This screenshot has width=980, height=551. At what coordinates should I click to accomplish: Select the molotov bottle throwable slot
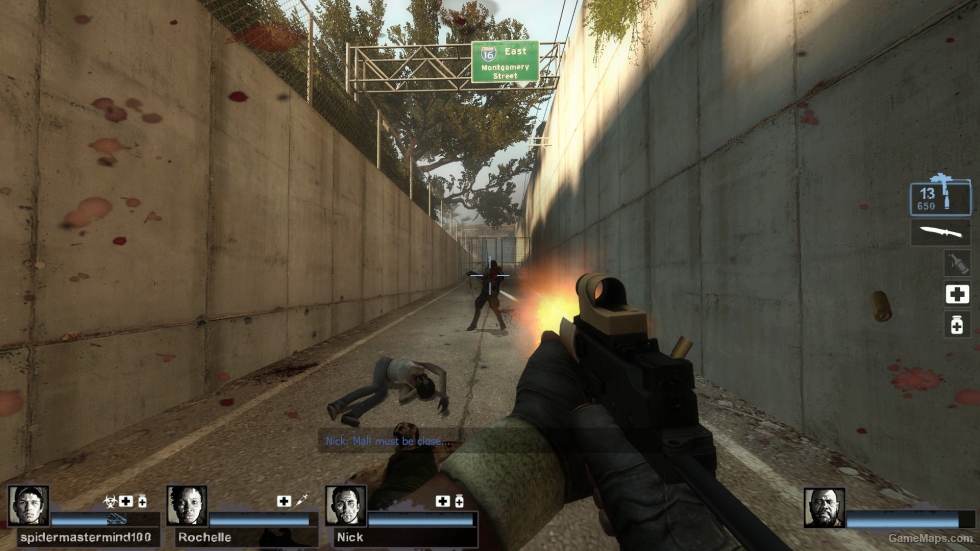[x=957, y=263]
